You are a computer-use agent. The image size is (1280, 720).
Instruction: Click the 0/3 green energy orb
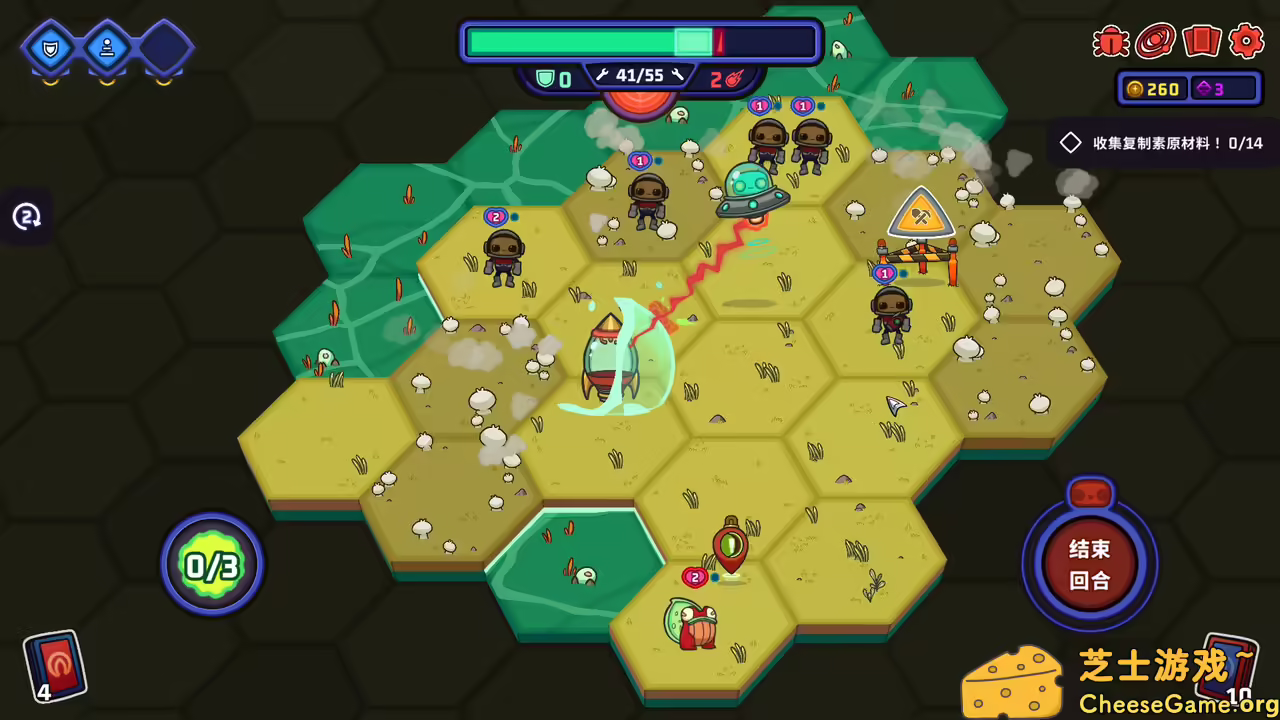pyautogui.click(x=212, y=566)
